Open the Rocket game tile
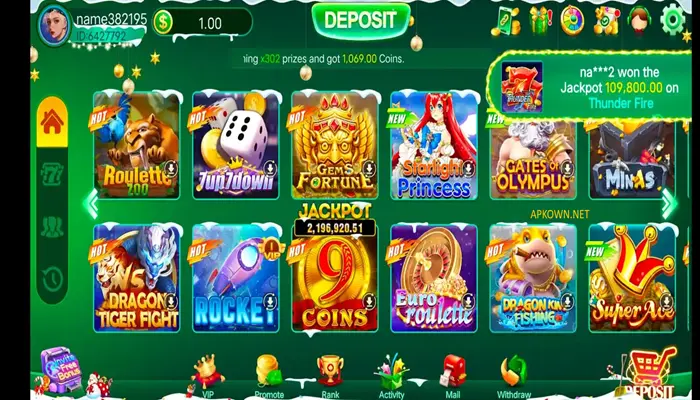Screen dimensions: 700x400 (x=235, y=277)
